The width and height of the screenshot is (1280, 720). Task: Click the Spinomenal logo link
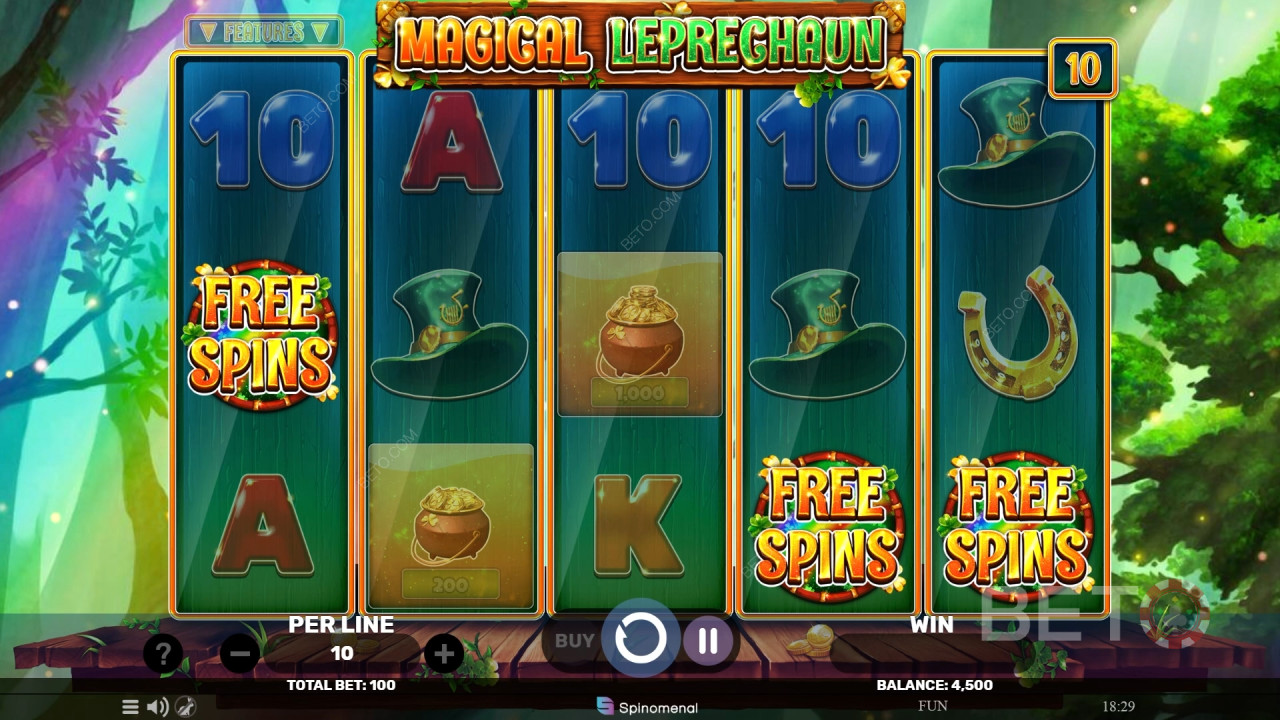click(x=647, y=707)
